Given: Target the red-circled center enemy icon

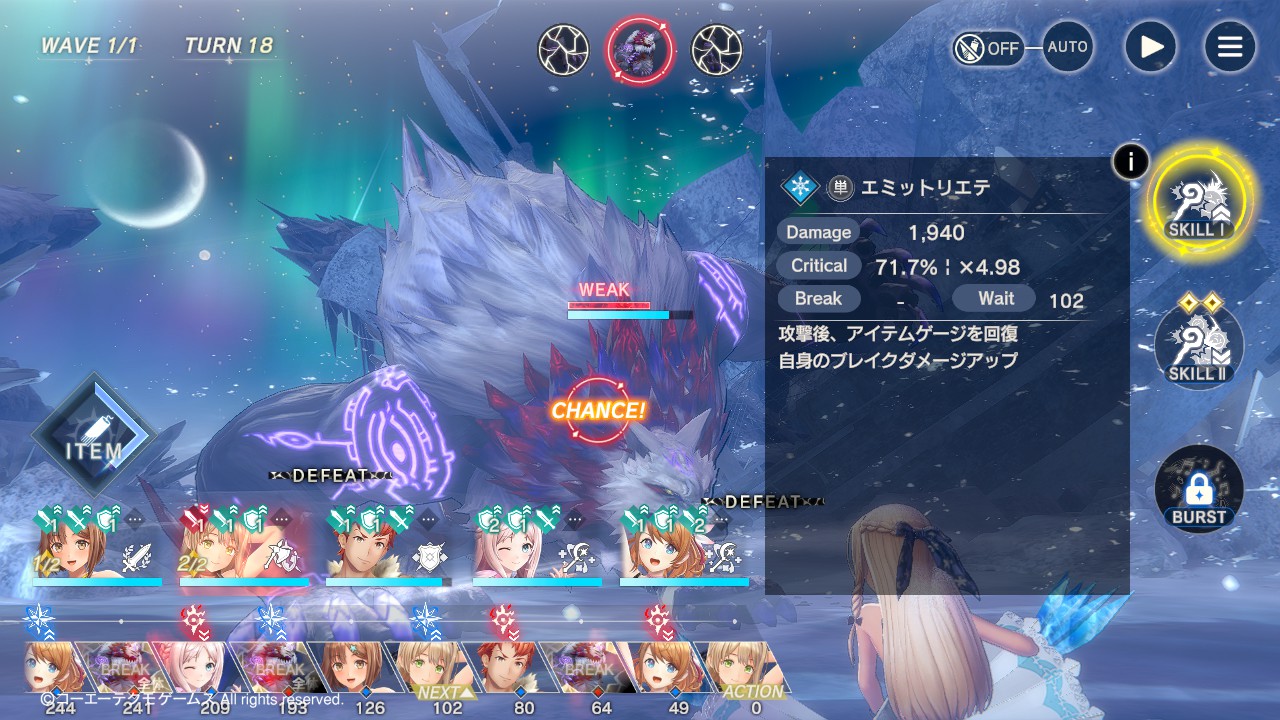Looking at the screenshot, I should point(640,50).
